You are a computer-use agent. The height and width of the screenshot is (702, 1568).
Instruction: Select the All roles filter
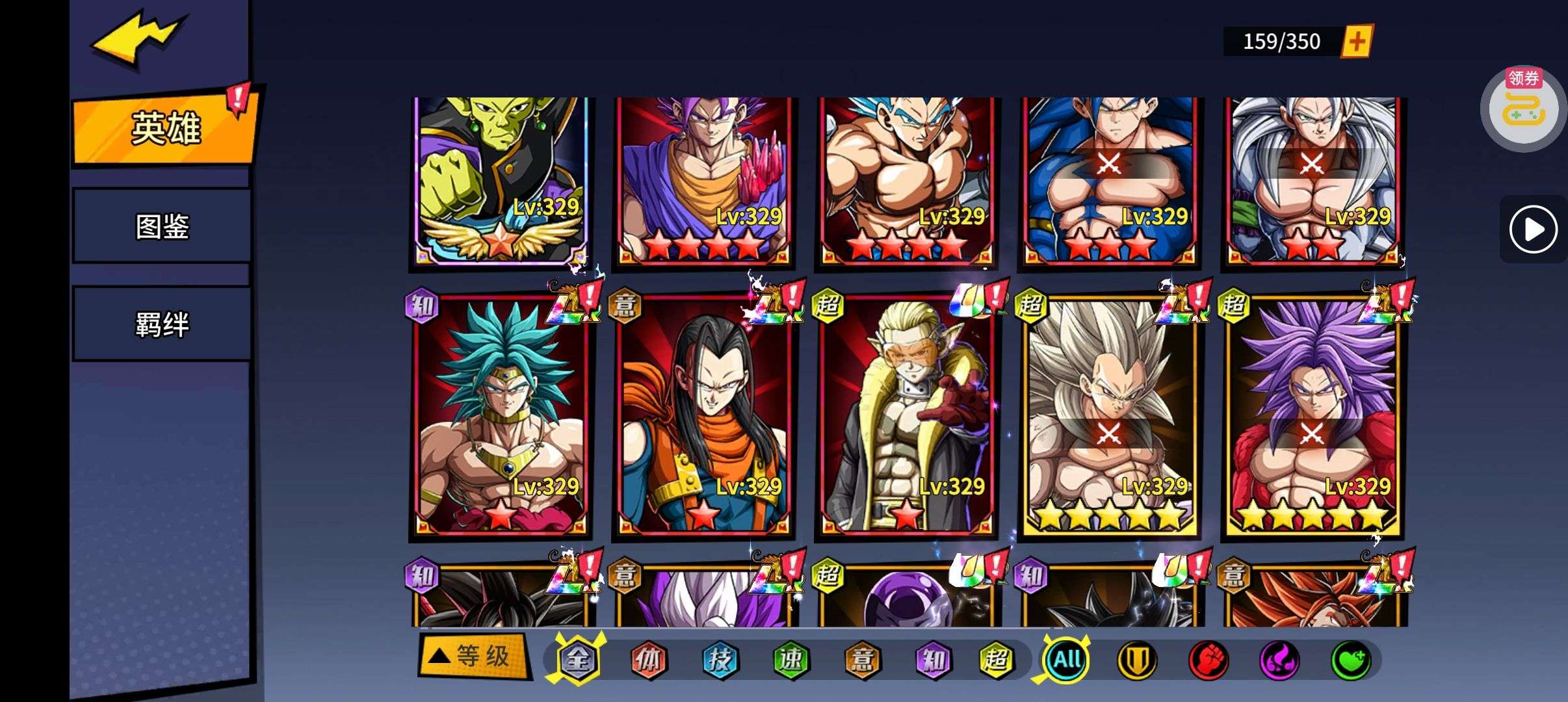(x=1066, y=660)
